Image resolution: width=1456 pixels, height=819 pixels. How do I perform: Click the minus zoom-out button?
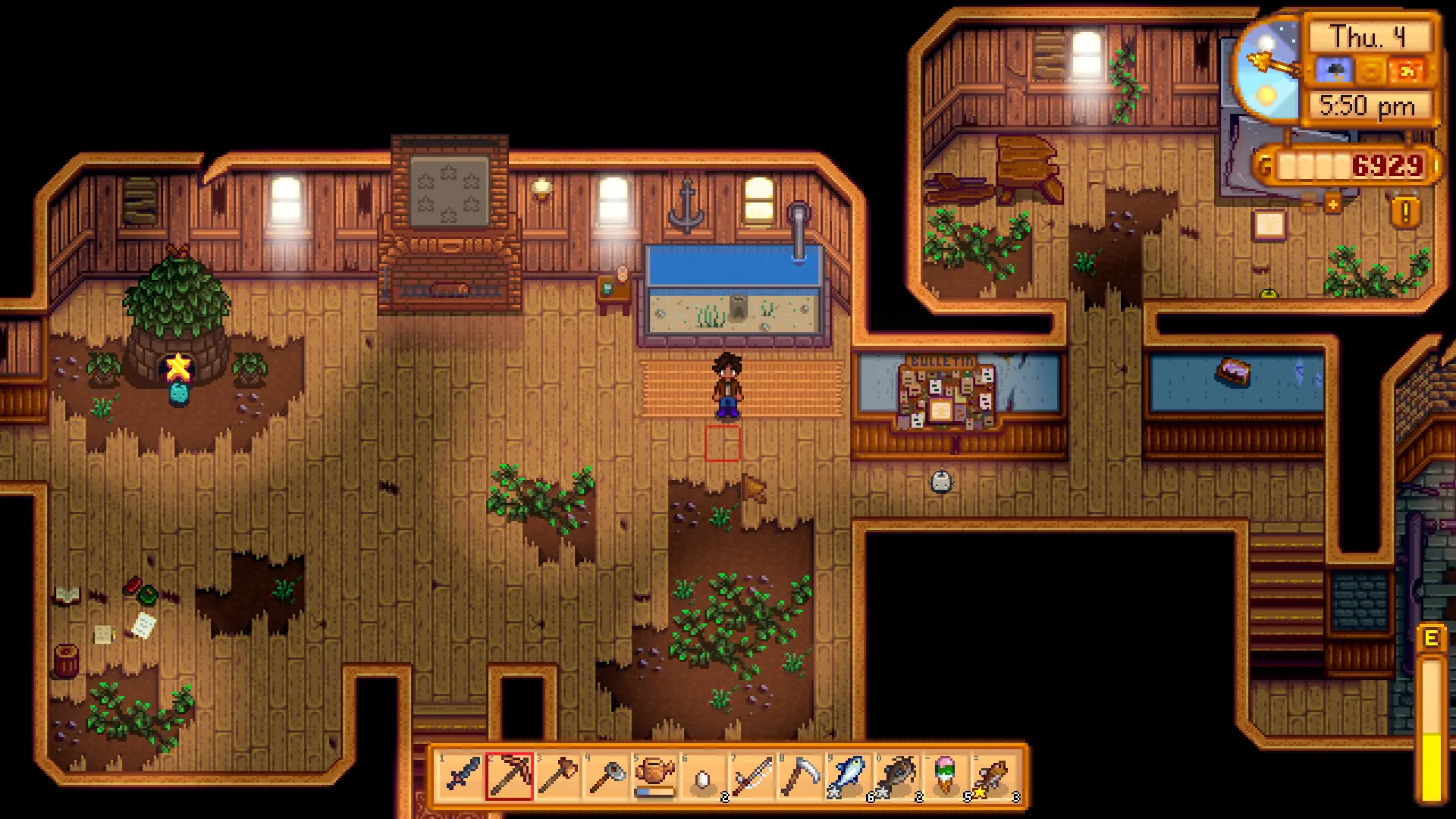tap(1309, 204)
